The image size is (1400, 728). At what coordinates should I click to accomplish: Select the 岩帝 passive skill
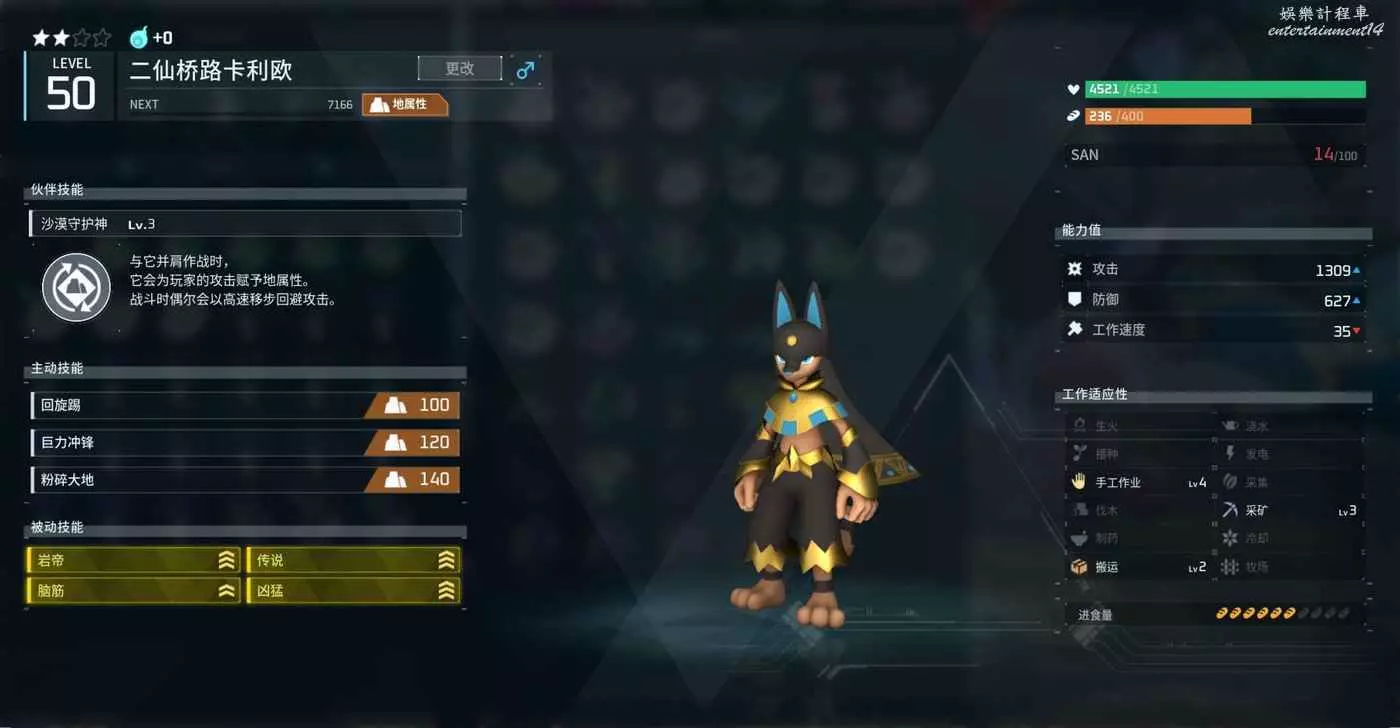(134, 560)
